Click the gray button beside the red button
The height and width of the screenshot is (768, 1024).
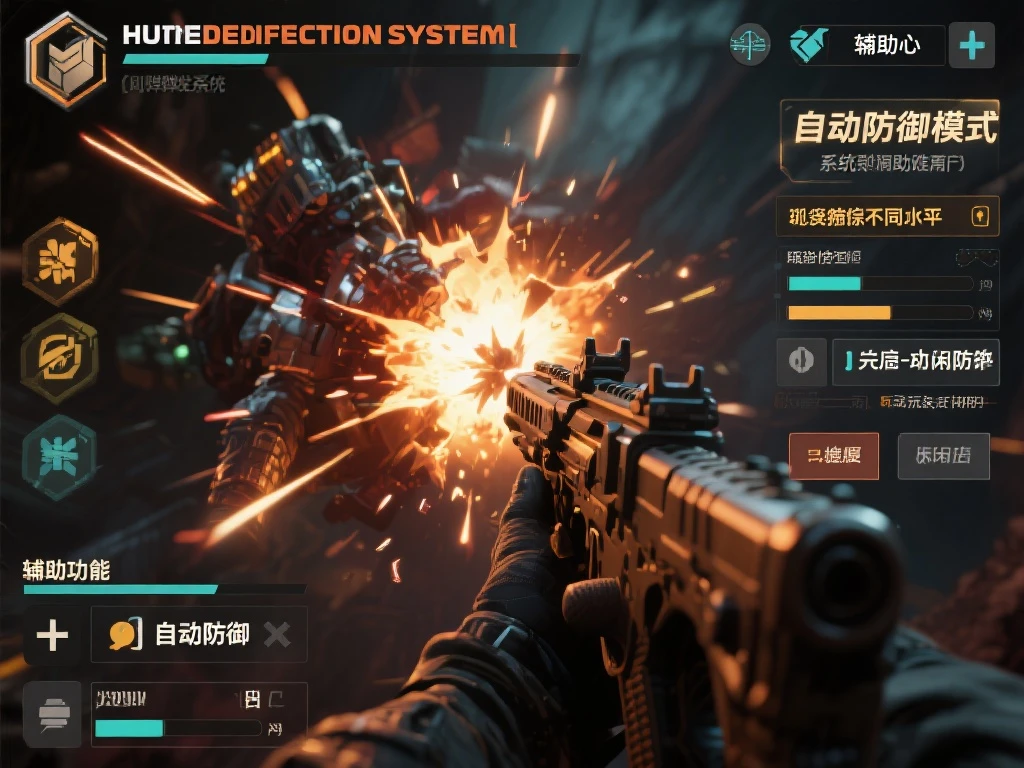tap(943, 456)
